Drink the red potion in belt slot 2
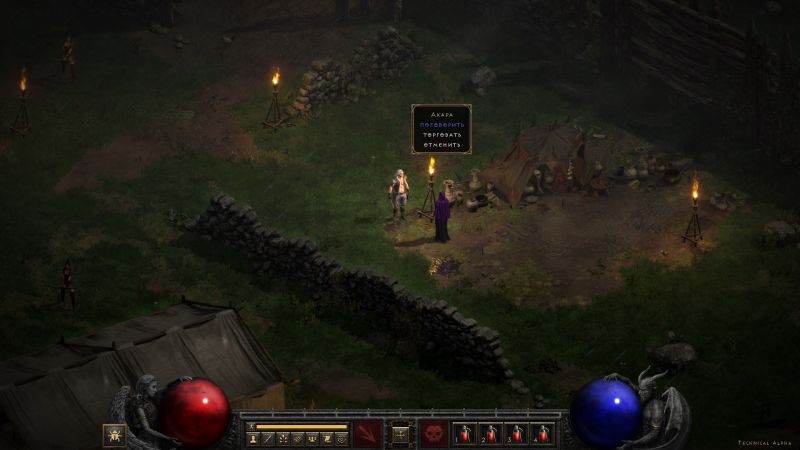 490,434
